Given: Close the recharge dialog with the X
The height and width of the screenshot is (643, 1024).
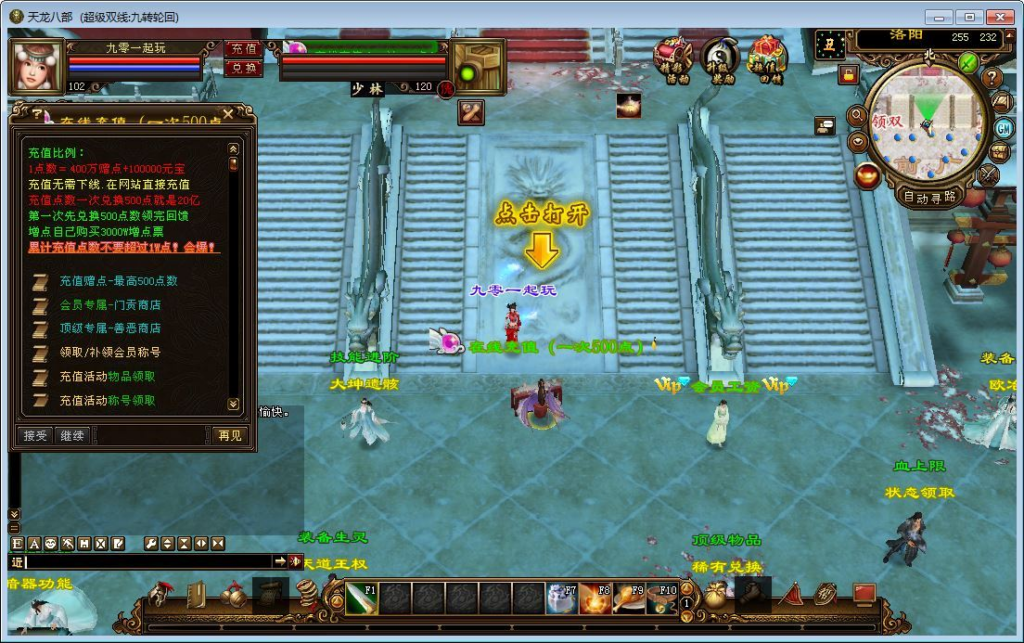Looking at the screenshot, I should click(x=228, y=113).
